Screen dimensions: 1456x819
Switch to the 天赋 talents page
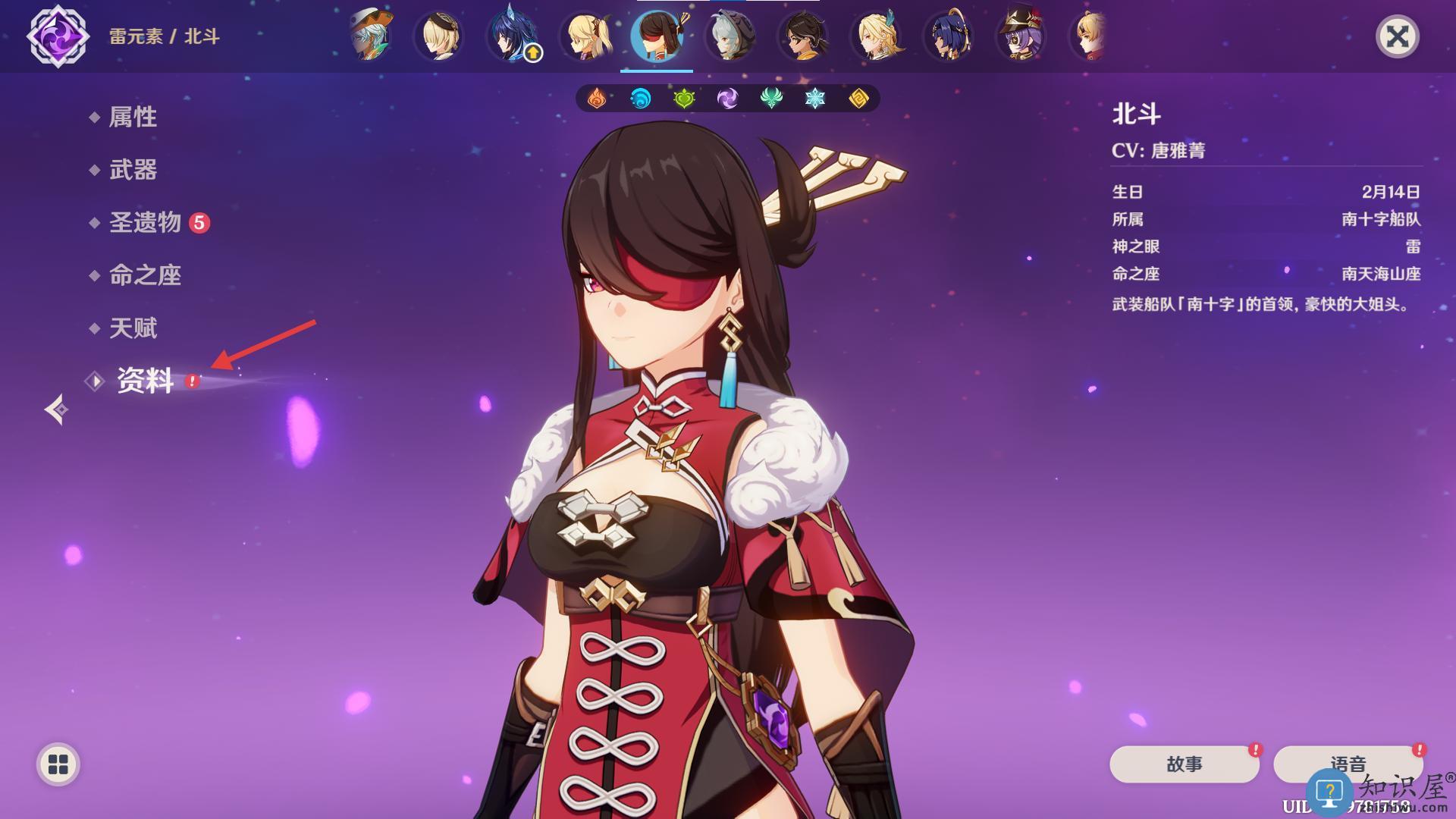coord(133,328)
